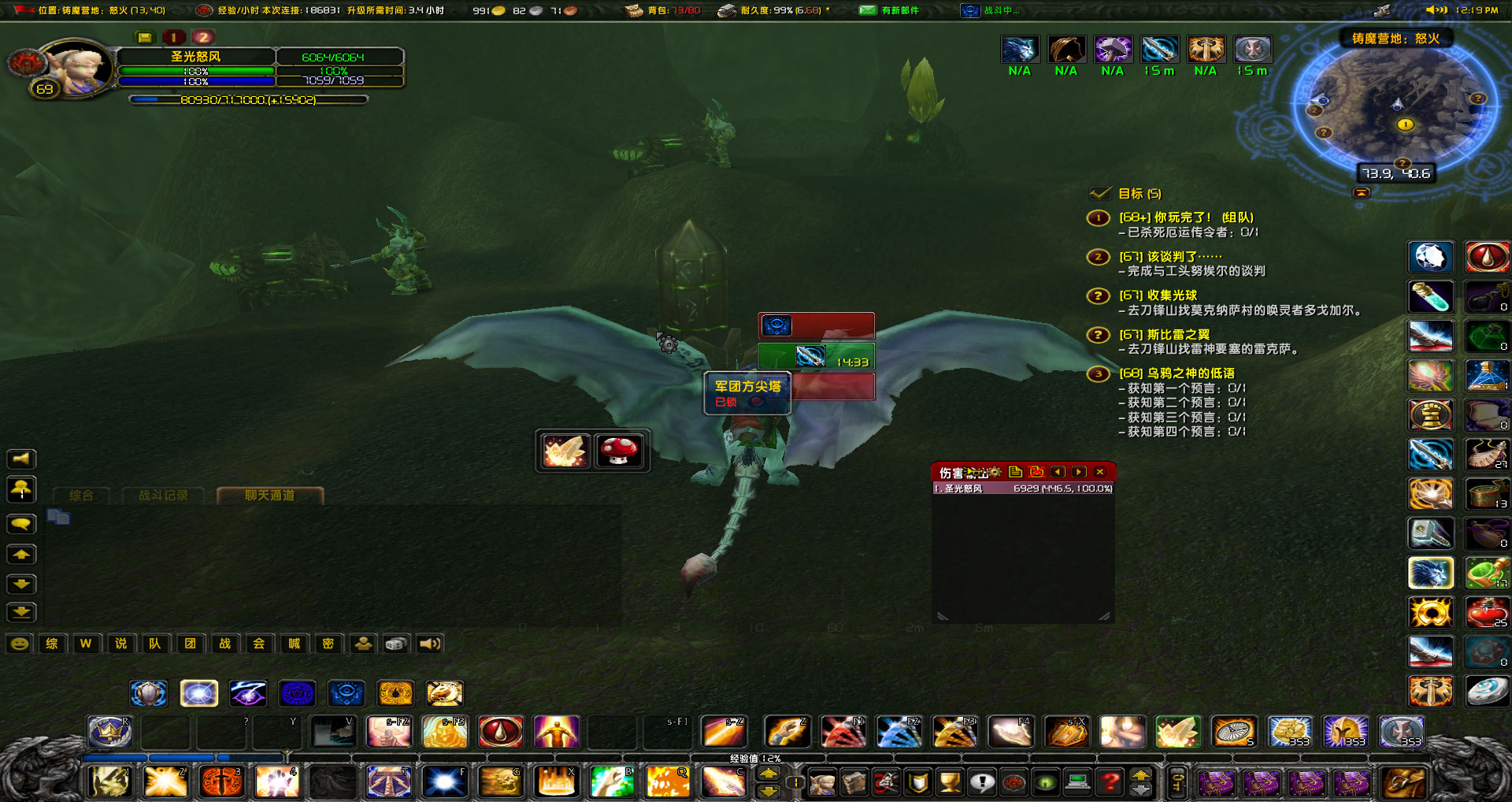This screenshot has width=1512, height=802.
Task: Select the golden dragon micro-menu icon
Action: pos(445,693)
